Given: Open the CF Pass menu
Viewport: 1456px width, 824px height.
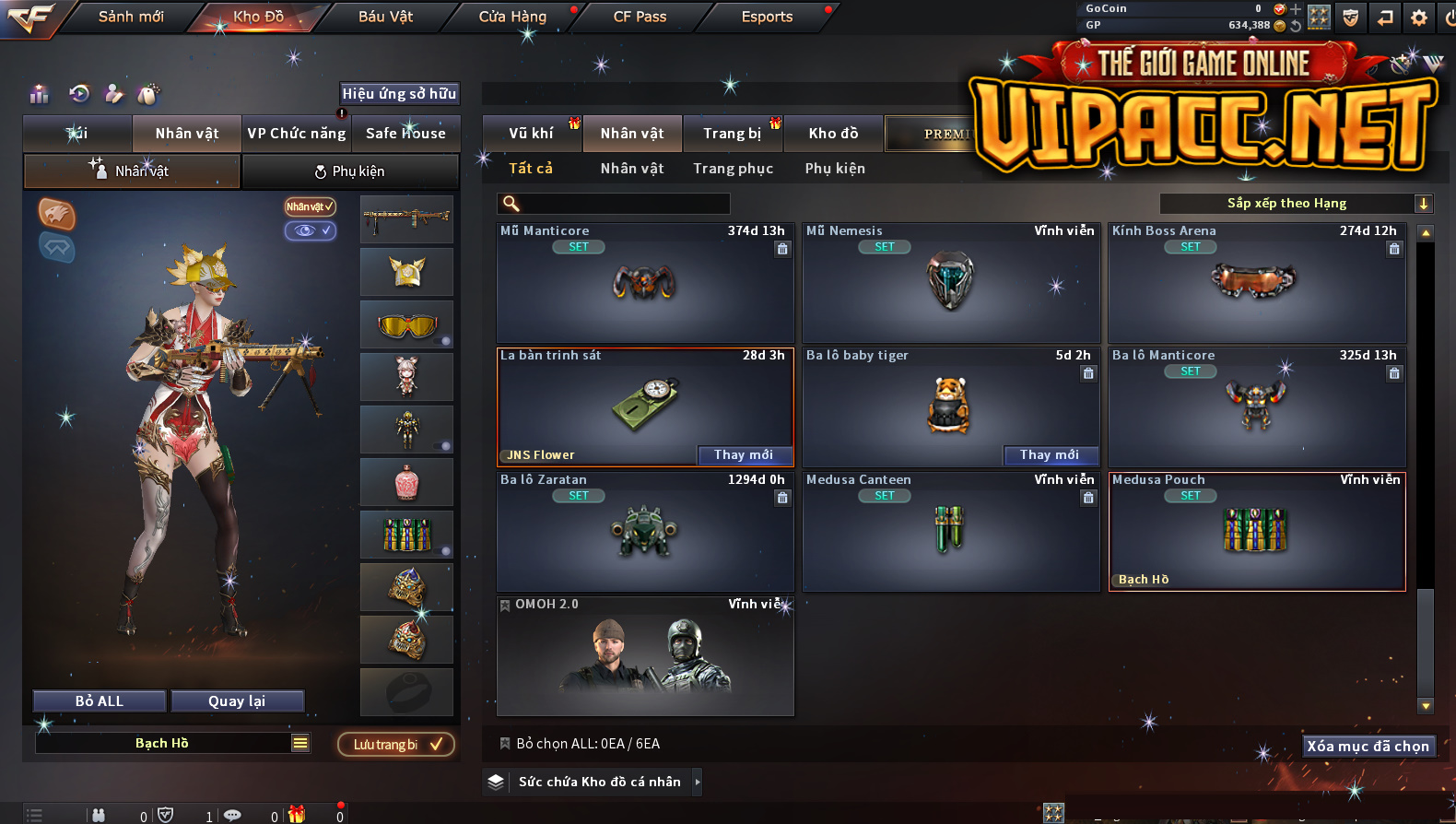Looking at the screenshot, I should click(x=640, y=17).
